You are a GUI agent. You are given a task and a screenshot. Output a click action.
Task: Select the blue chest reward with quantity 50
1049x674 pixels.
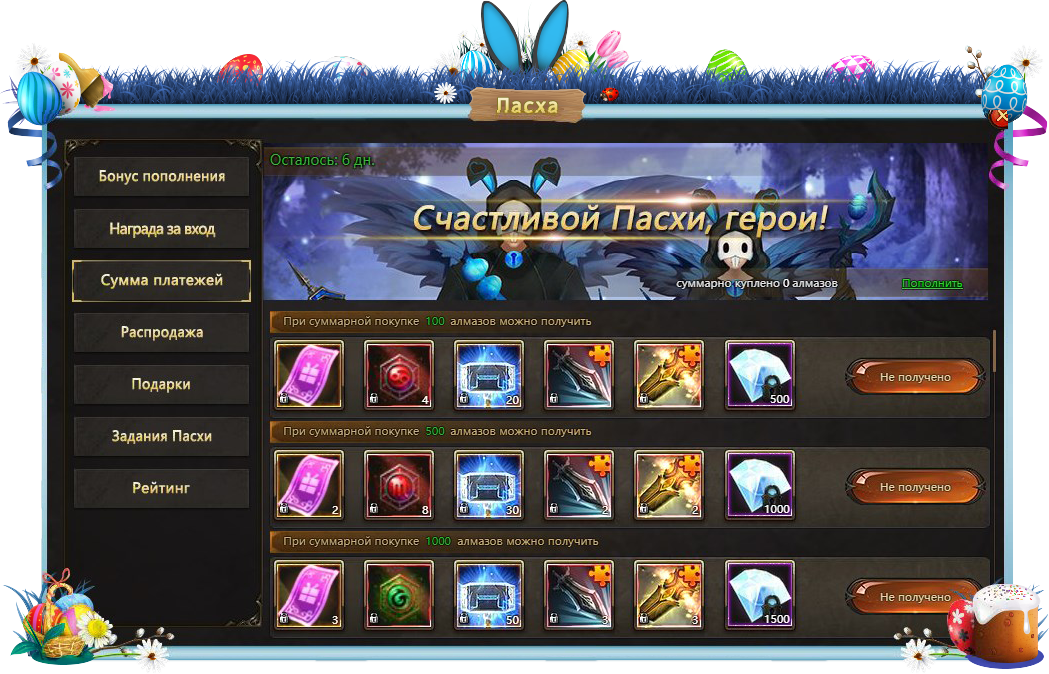tap(489, 596)
